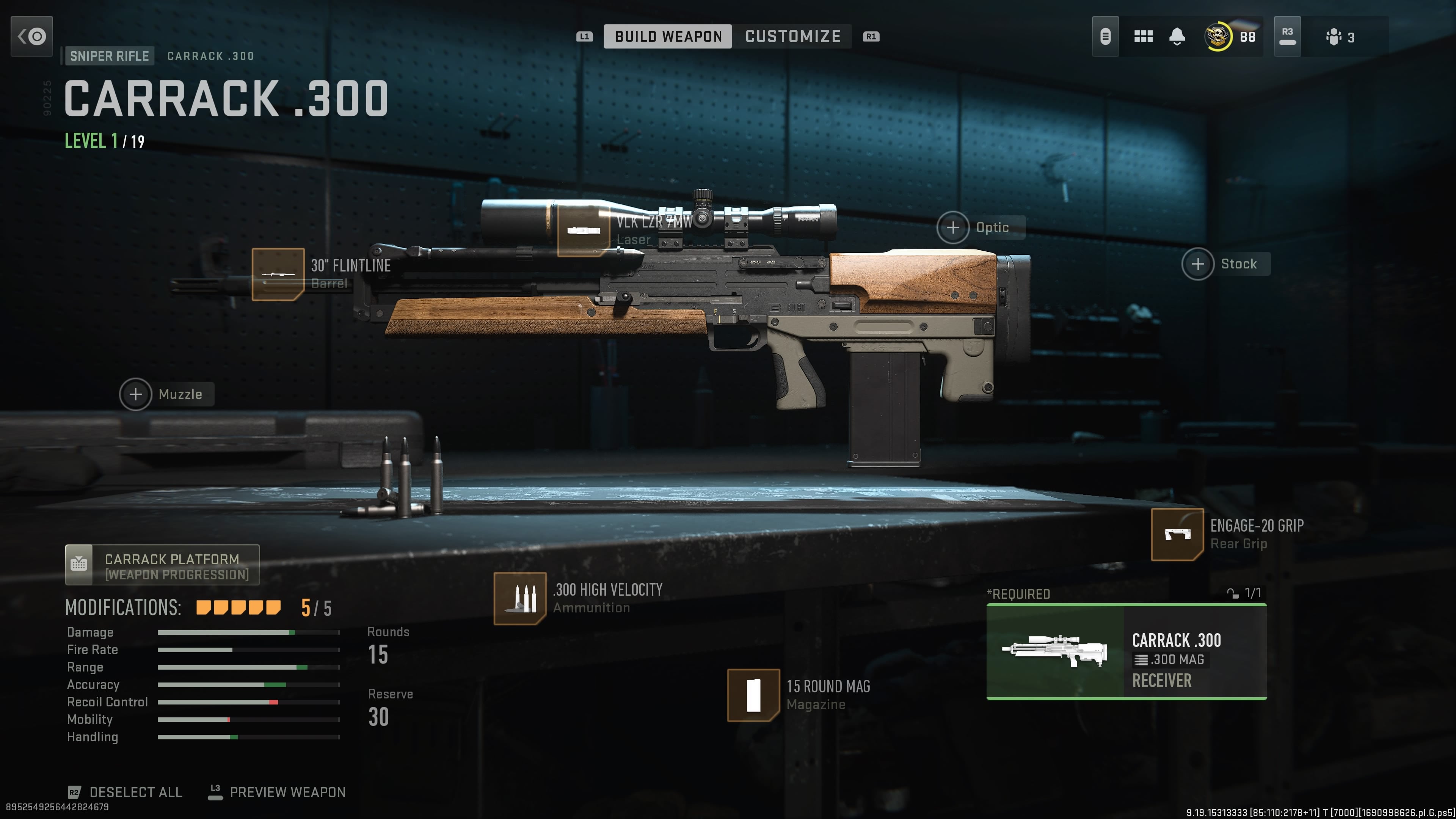This screenshot has width=1456, height=819.
Task: Select the VLK LZR 7MW laser slot
Action: click(583, 231)
